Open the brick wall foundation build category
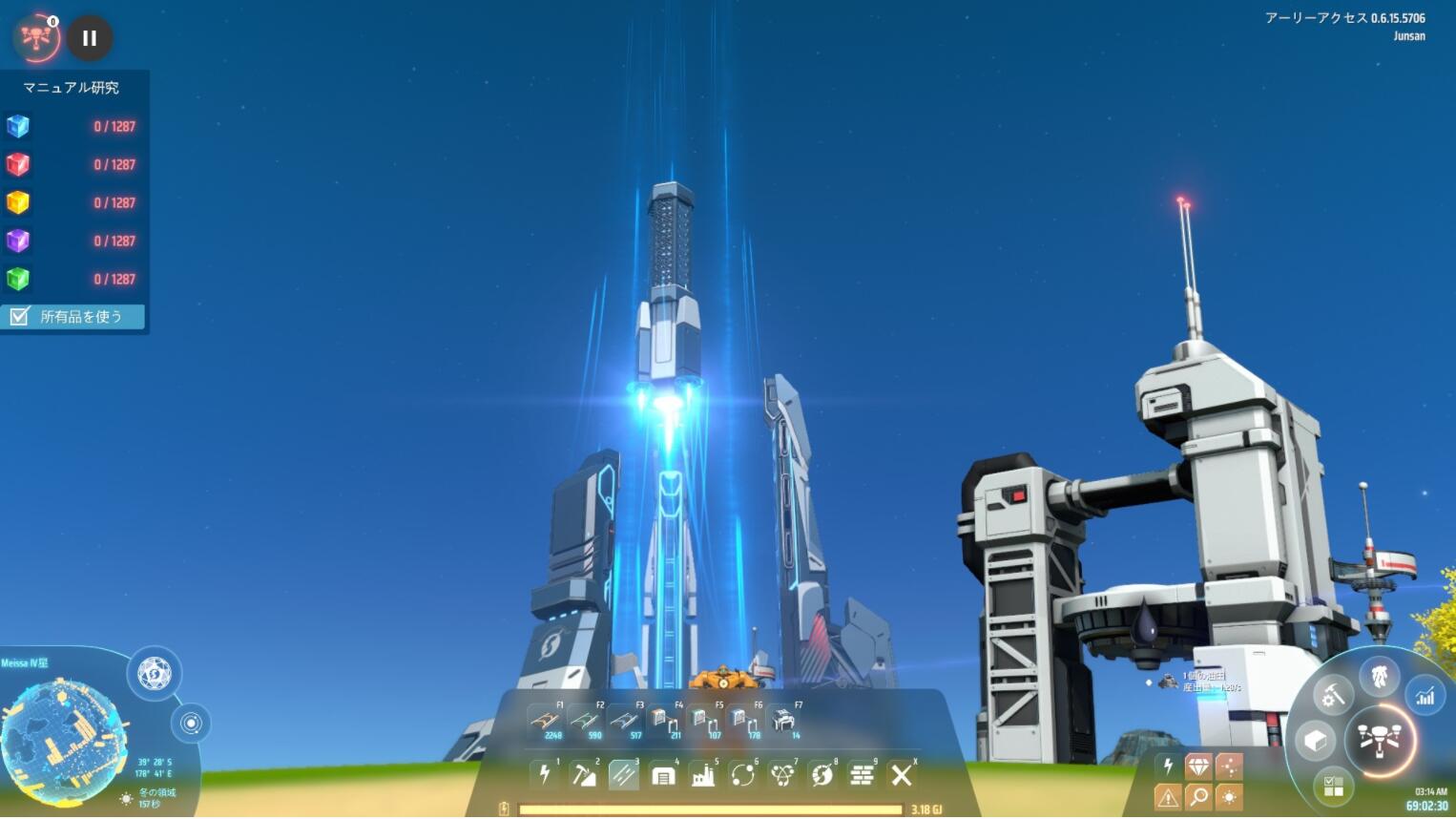 coord(862,775)
